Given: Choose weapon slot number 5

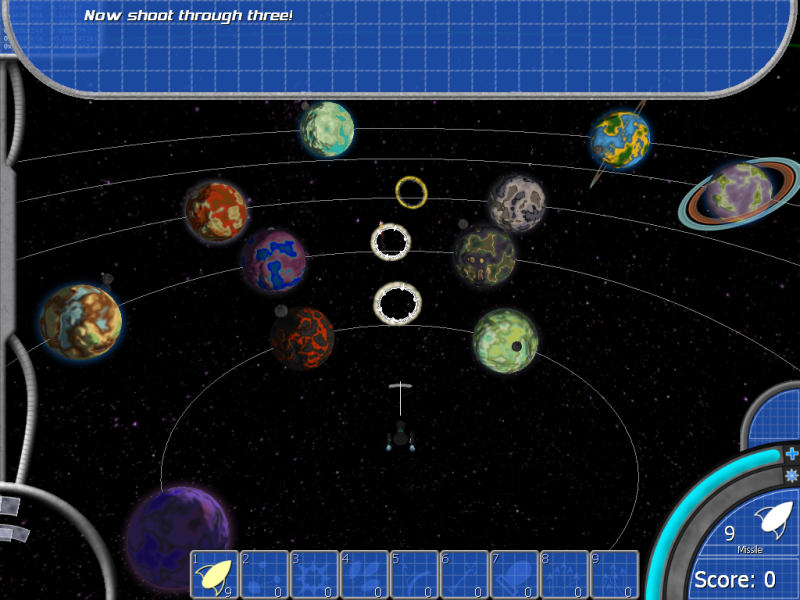Looking at the screenshot, I should click(x=414, y=575).
